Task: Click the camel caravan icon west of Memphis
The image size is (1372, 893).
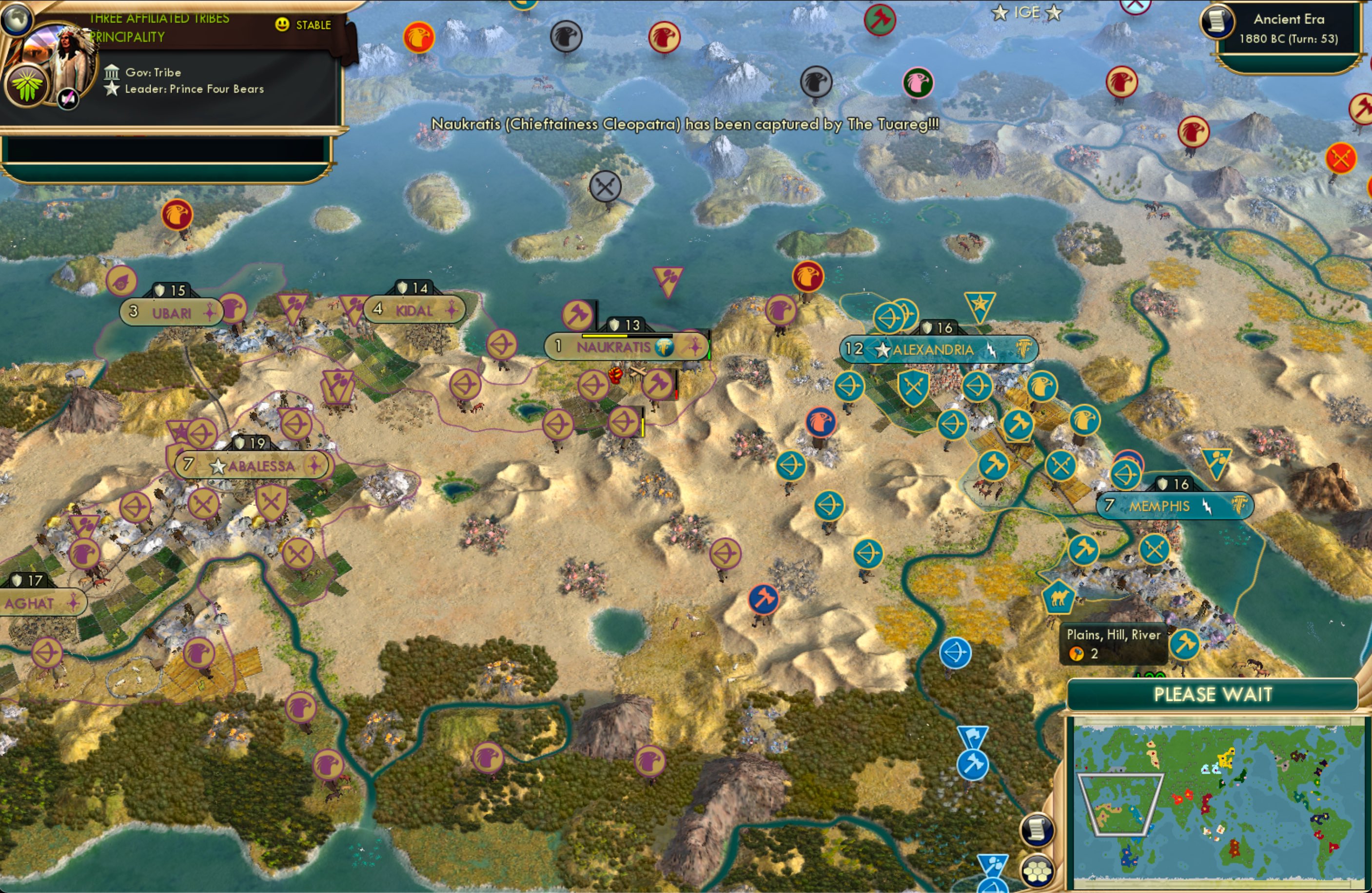Action: pyautogui.click(x=1059, y=598)
